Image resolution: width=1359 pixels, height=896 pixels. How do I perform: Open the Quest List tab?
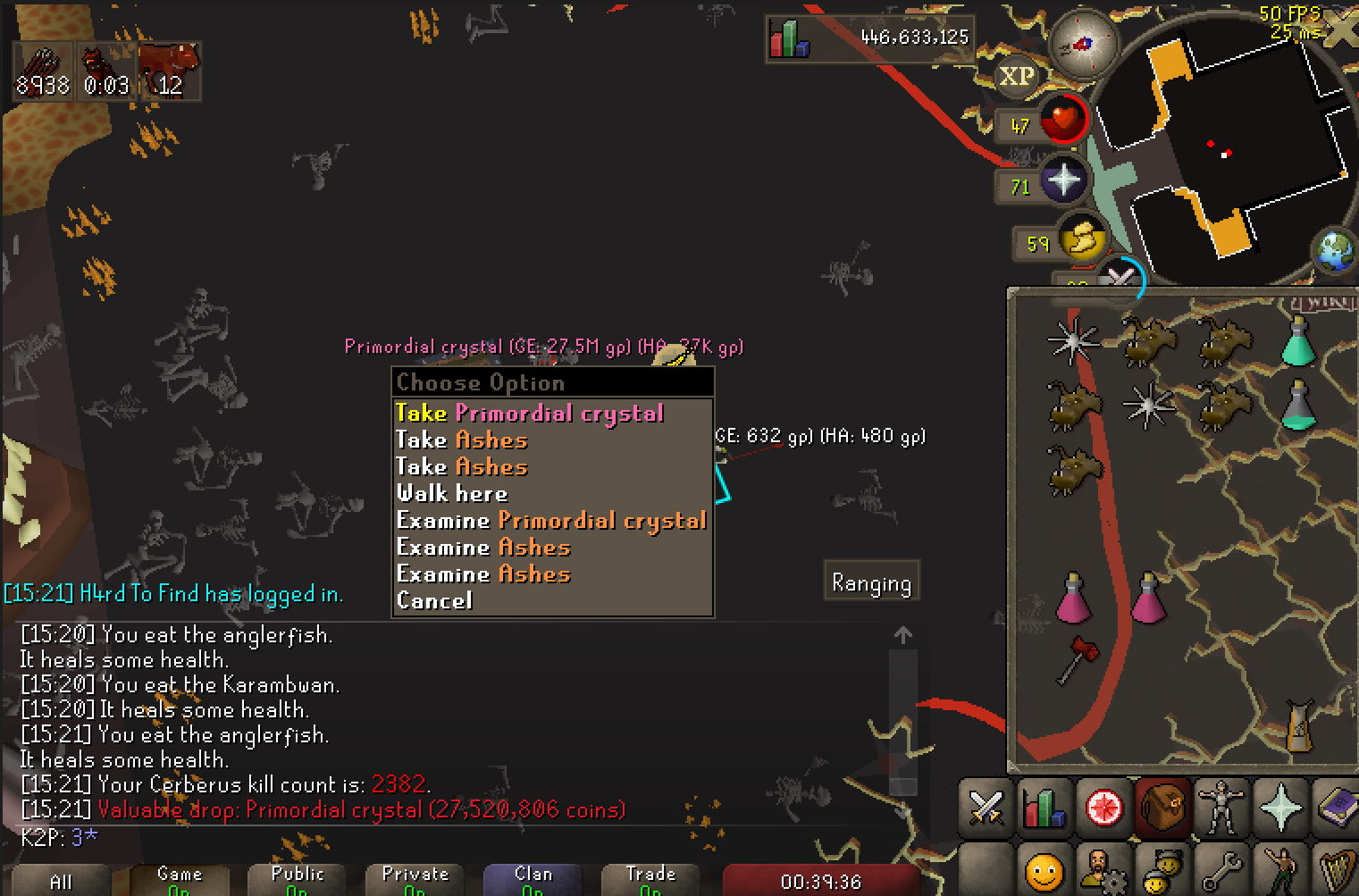pyautogui.click(x=1103, y=808)
